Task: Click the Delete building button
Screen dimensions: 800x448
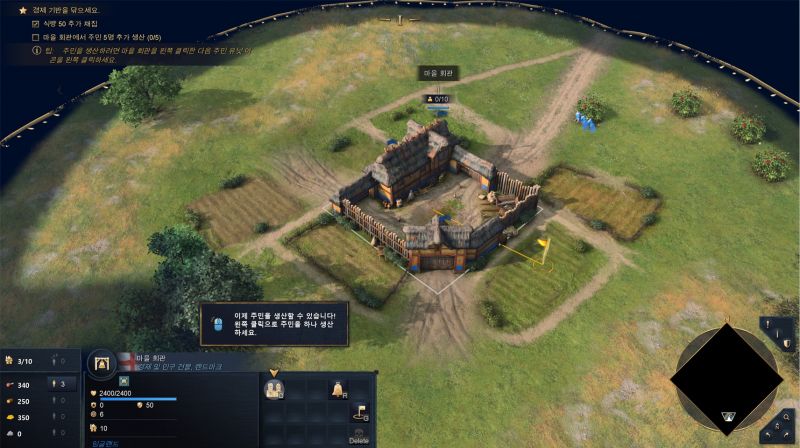Action: click(x=359, y=435)
